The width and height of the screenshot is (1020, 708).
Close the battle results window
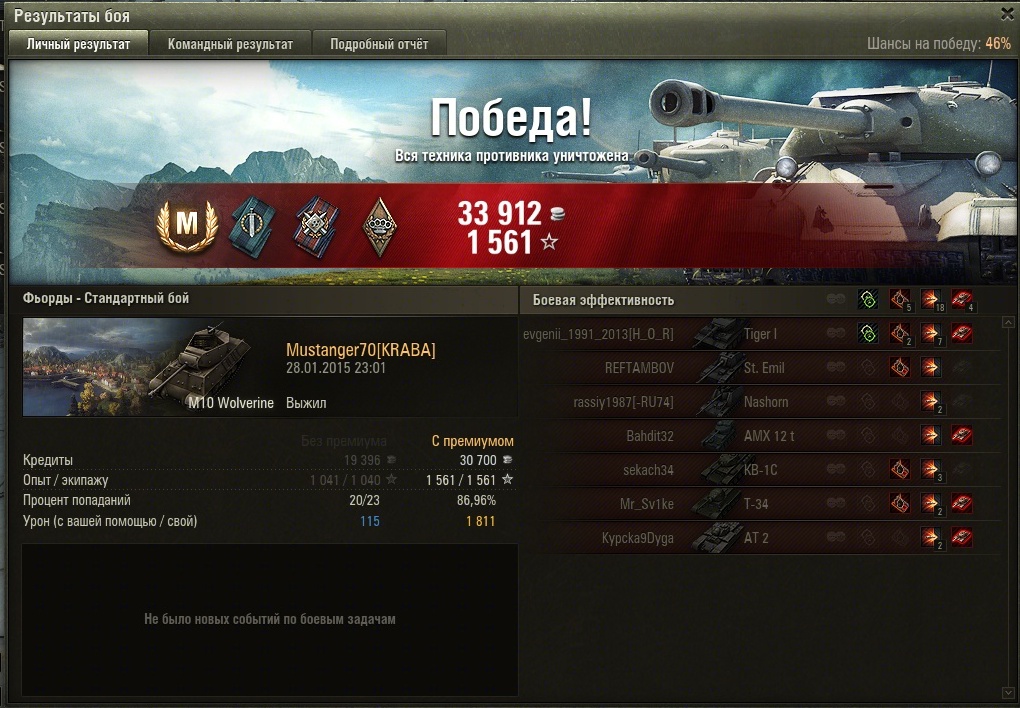(x=1007, y=14)
